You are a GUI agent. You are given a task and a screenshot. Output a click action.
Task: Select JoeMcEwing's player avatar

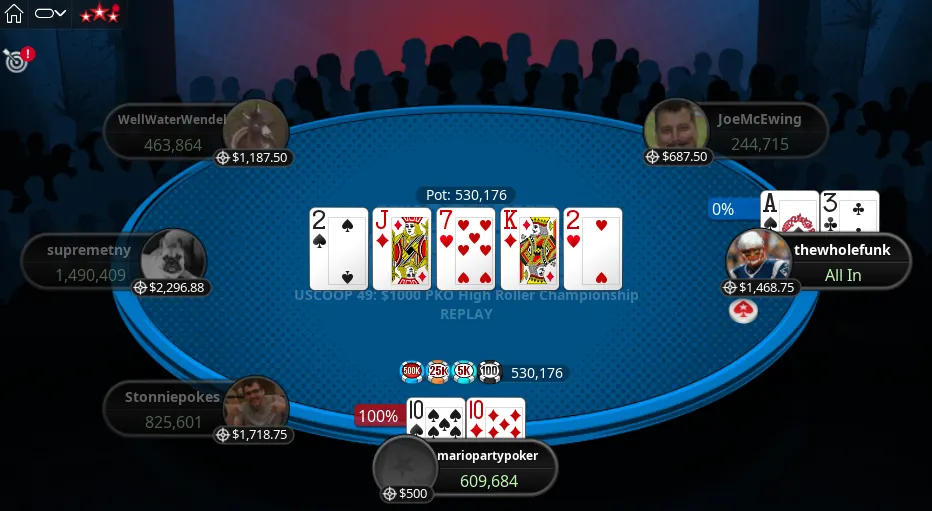[x=676, y=128]
